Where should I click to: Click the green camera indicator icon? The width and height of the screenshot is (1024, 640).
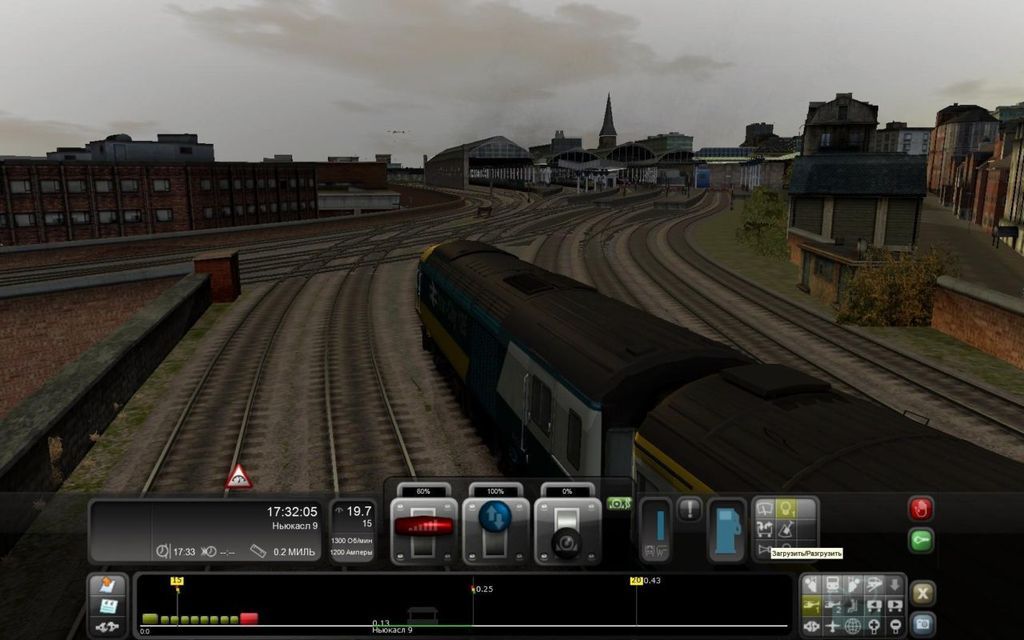click(x=618, y=504)
